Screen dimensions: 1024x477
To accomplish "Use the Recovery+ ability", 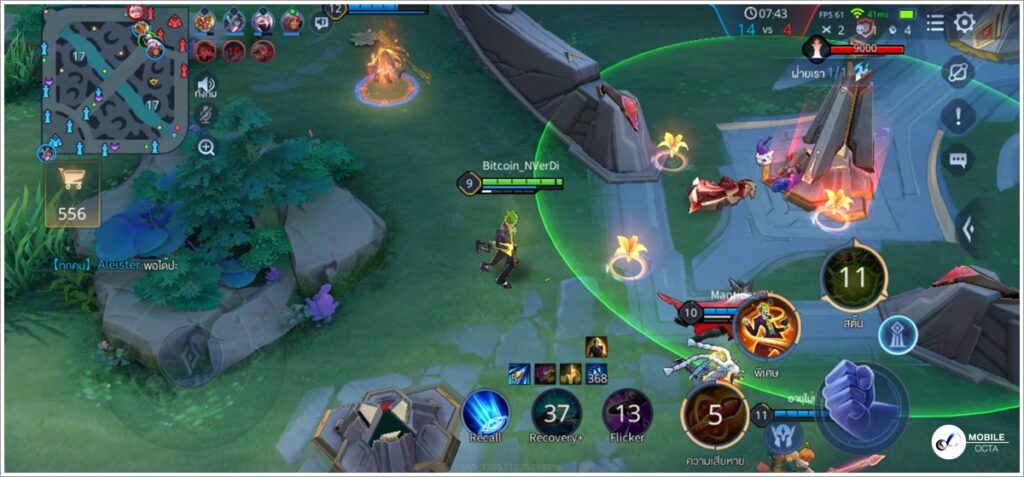I will 556,411.
